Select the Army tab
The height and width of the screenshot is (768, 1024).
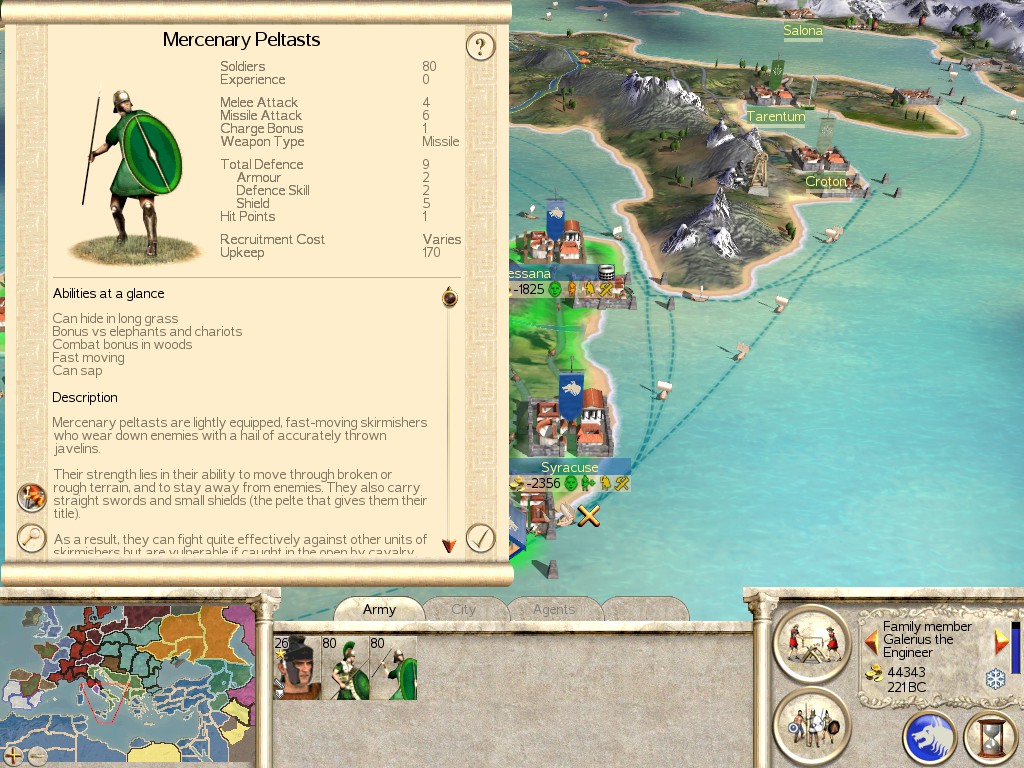pos(379,609)
